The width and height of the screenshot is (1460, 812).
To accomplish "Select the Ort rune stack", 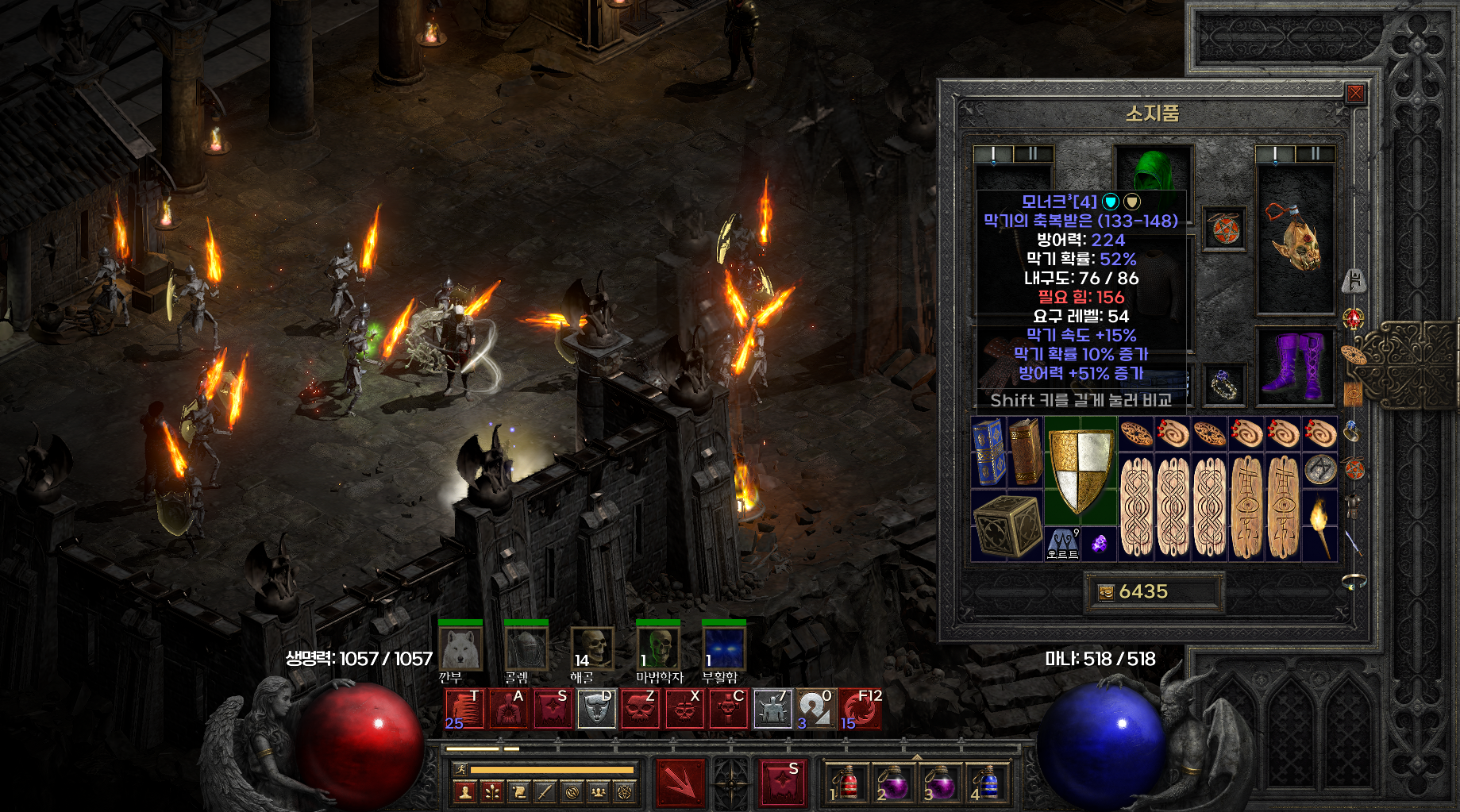I will pyautogui.click(x=1062, y=544).
